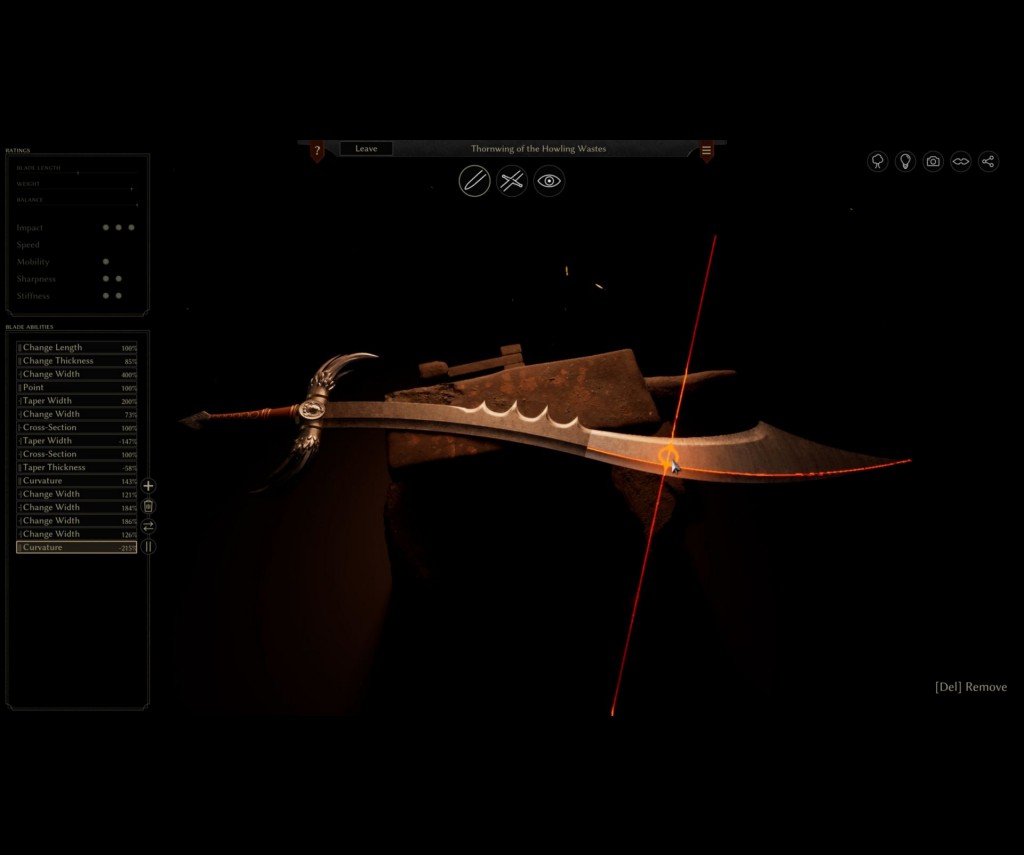Open the question mark help banner
Viewport: 1024px width, 855px height.
point(317,150)
